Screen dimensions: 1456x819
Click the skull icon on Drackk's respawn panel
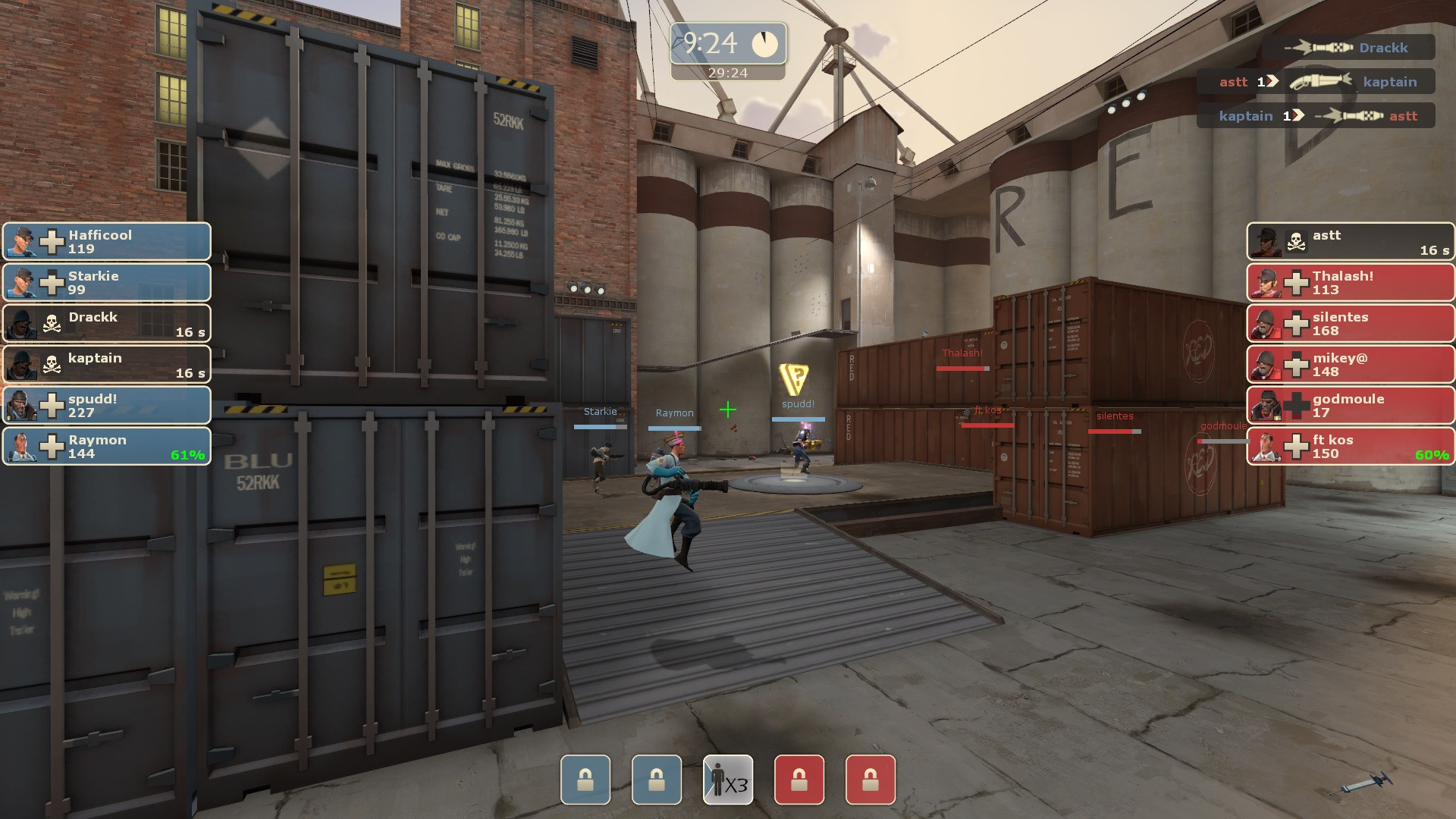point(51,323)
